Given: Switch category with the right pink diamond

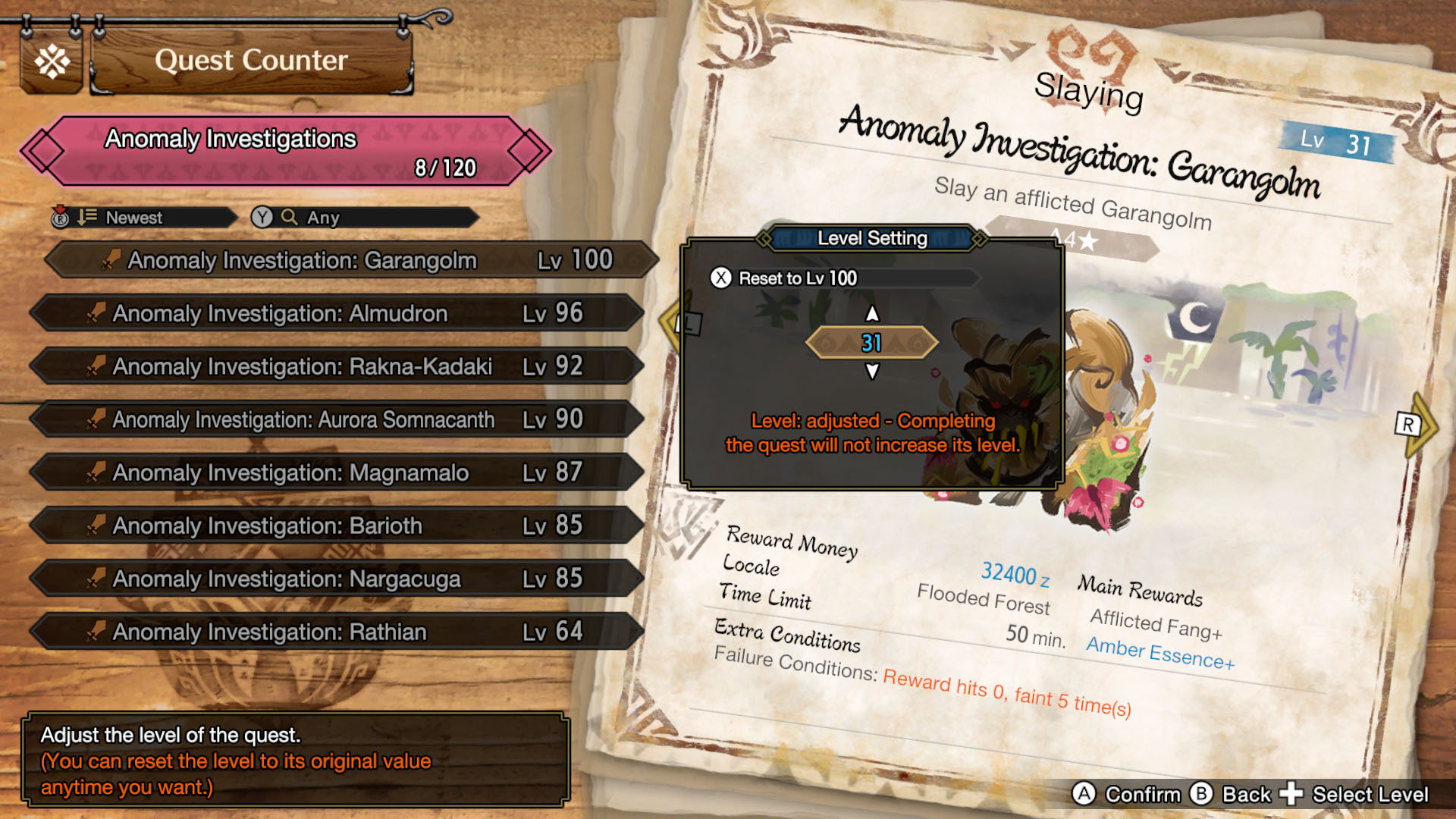Looking at the screenshot, I should coord(529,151).
